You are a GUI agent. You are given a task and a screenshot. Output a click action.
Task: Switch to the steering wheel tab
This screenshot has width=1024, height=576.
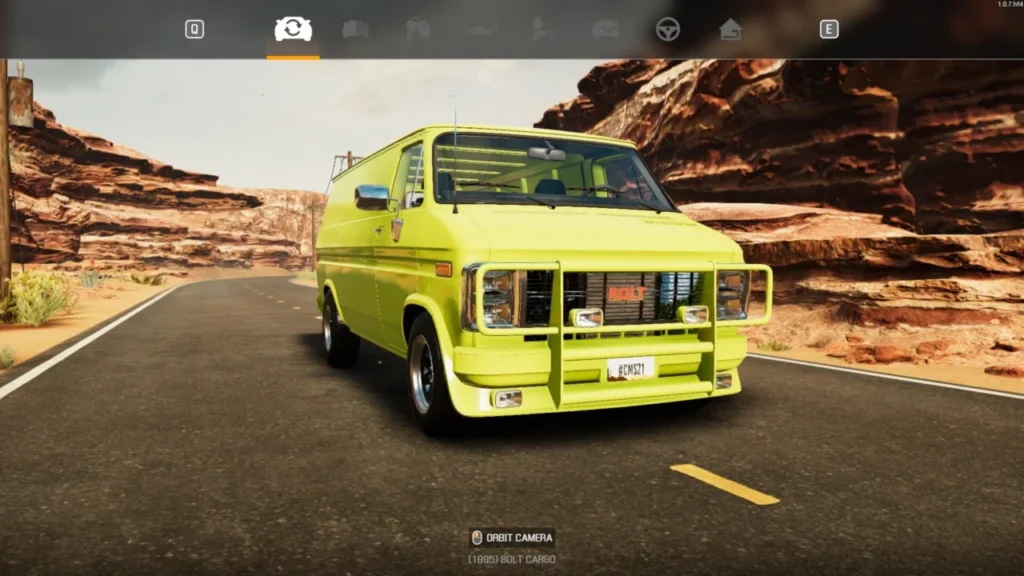(668, 29)
